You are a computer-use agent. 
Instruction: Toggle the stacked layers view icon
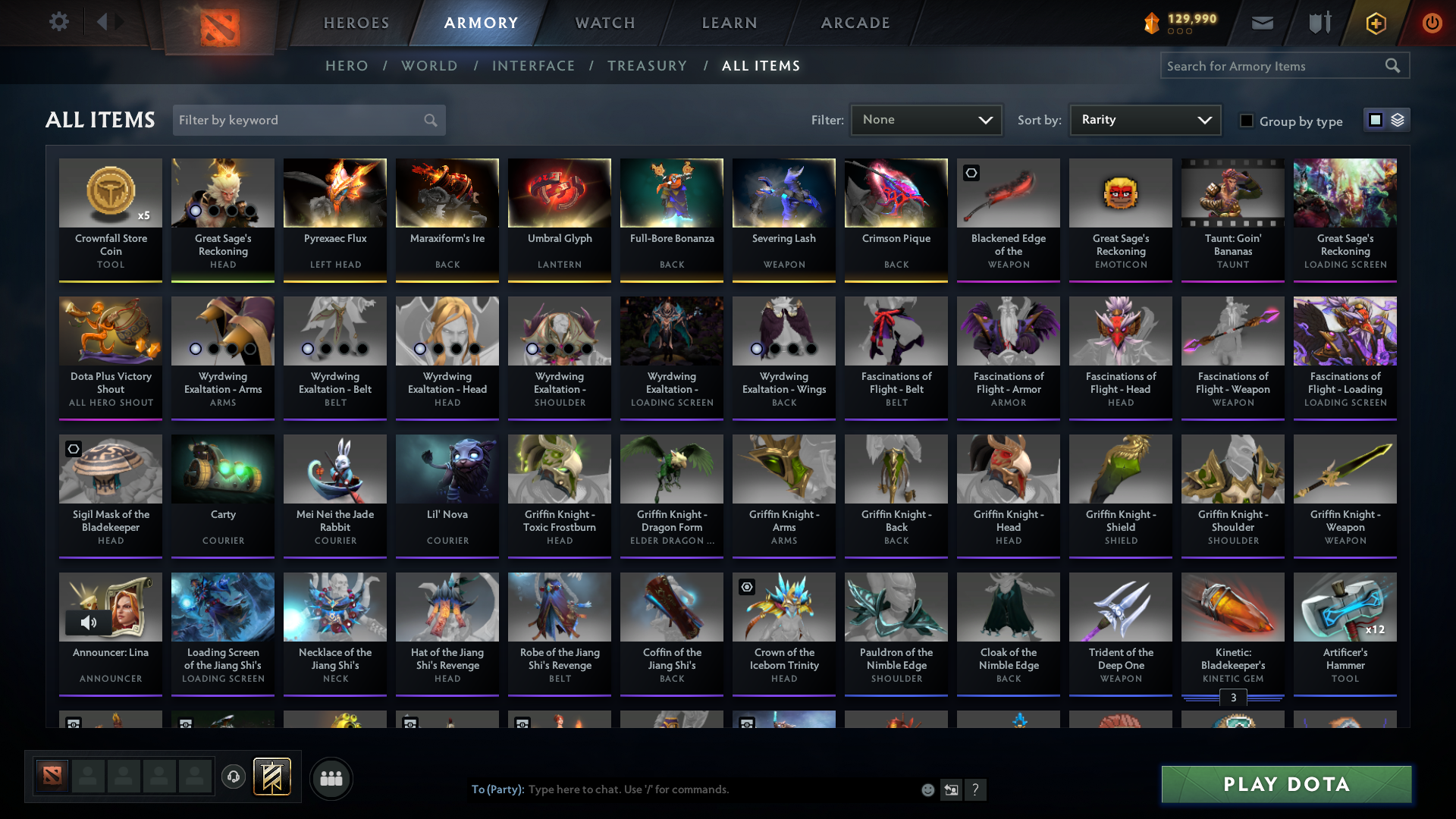click(x=1397, y=119)
